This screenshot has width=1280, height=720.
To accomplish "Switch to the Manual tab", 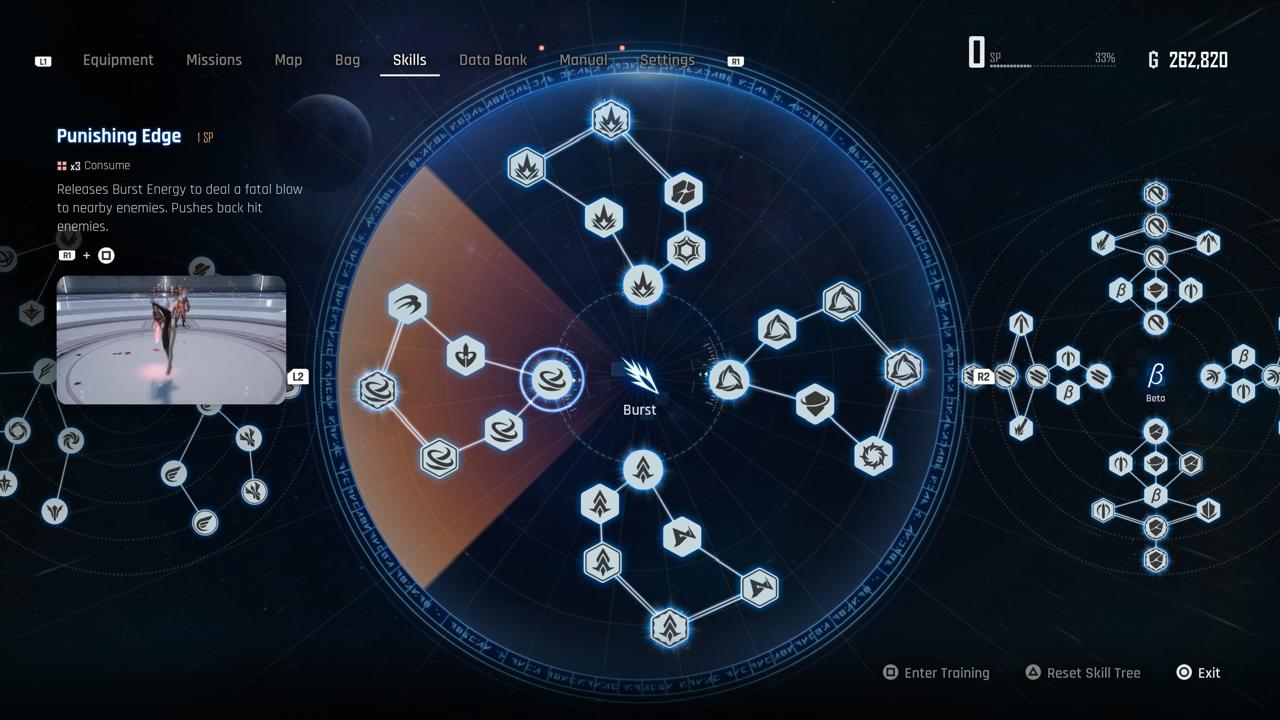I will [583, 60].
